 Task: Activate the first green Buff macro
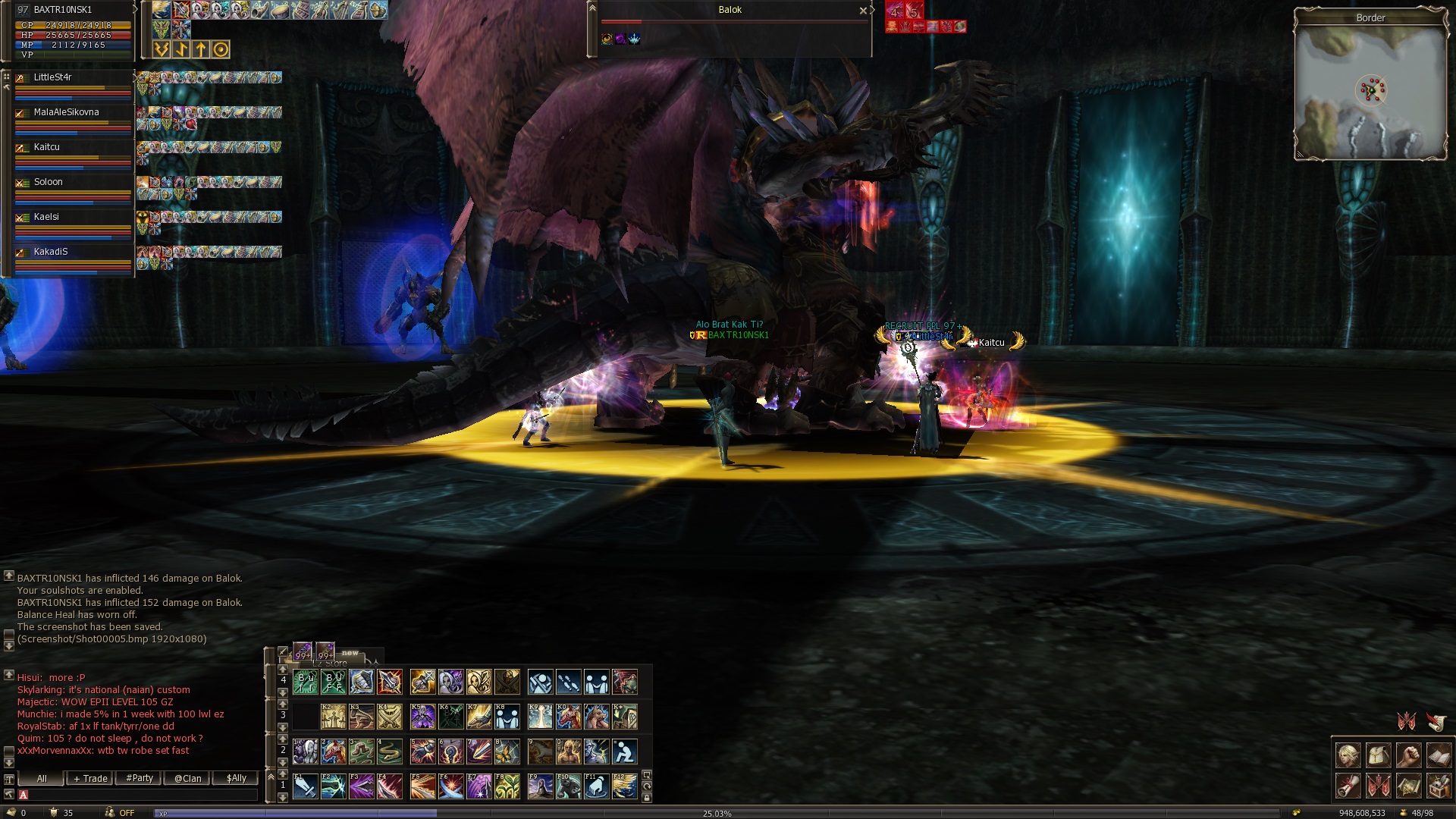tap(305, 682)
